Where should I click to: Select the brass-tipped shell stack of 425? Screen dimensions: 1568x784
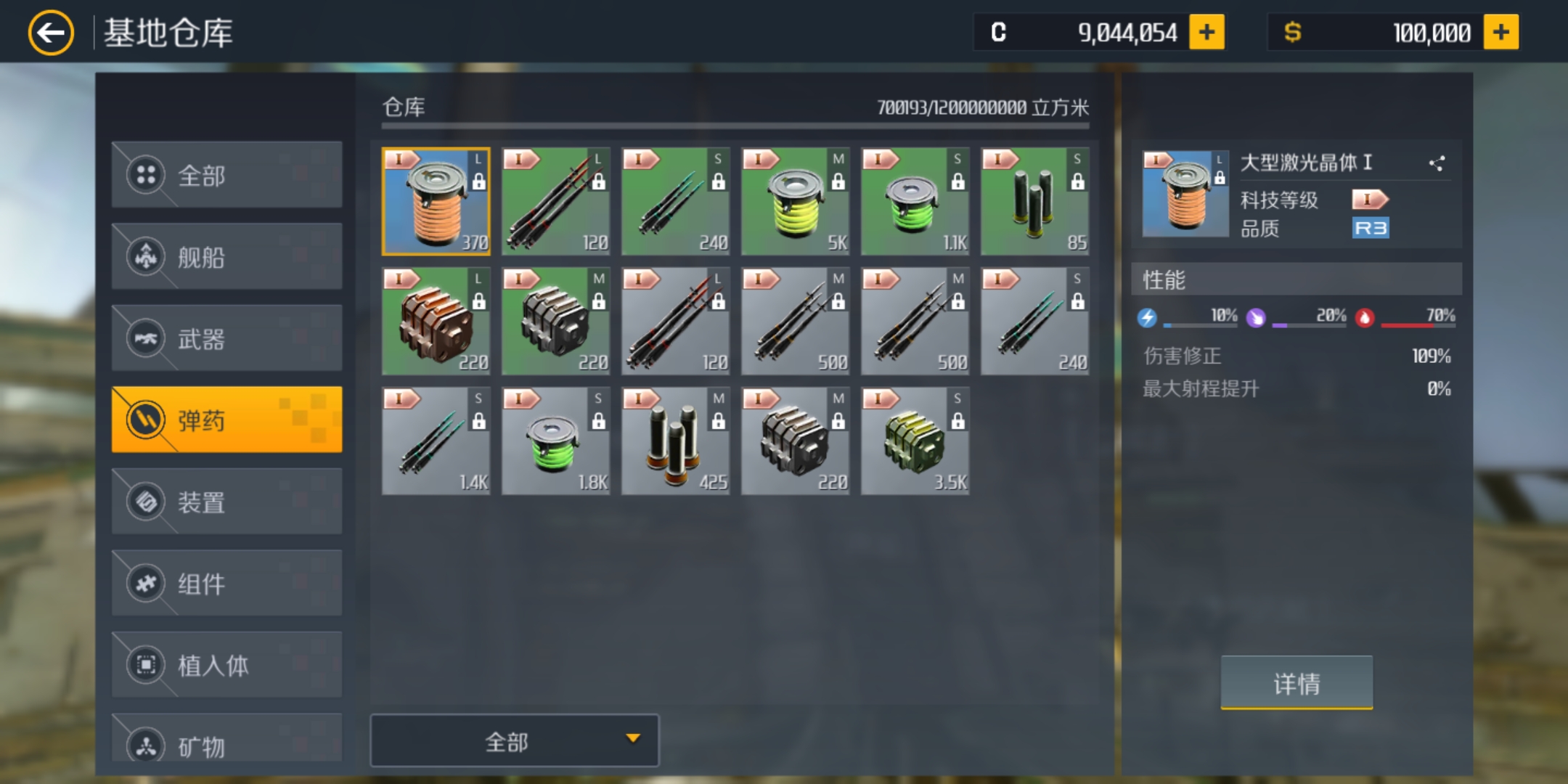[676, 441]
